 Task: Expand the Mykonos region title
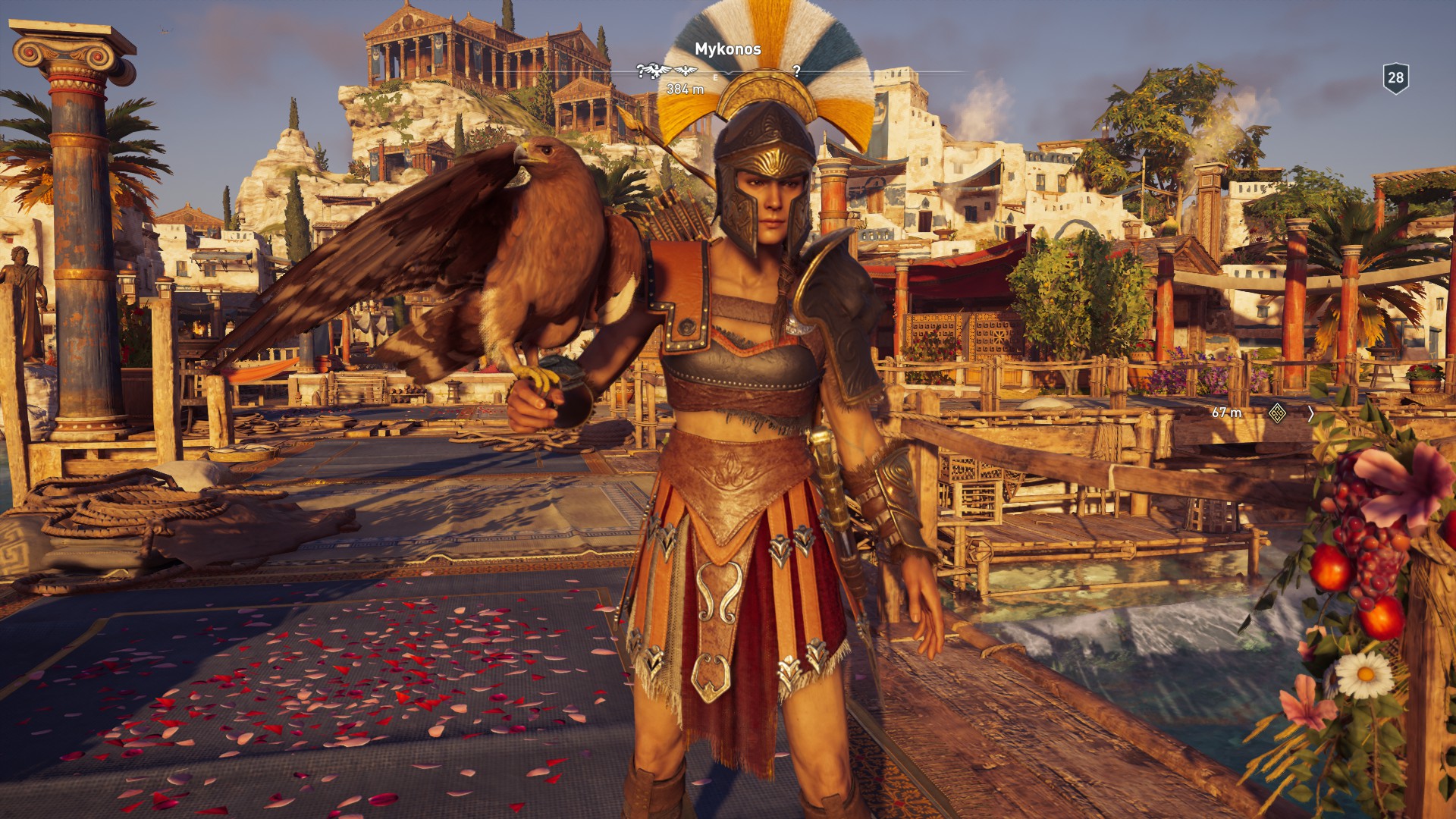729,49
